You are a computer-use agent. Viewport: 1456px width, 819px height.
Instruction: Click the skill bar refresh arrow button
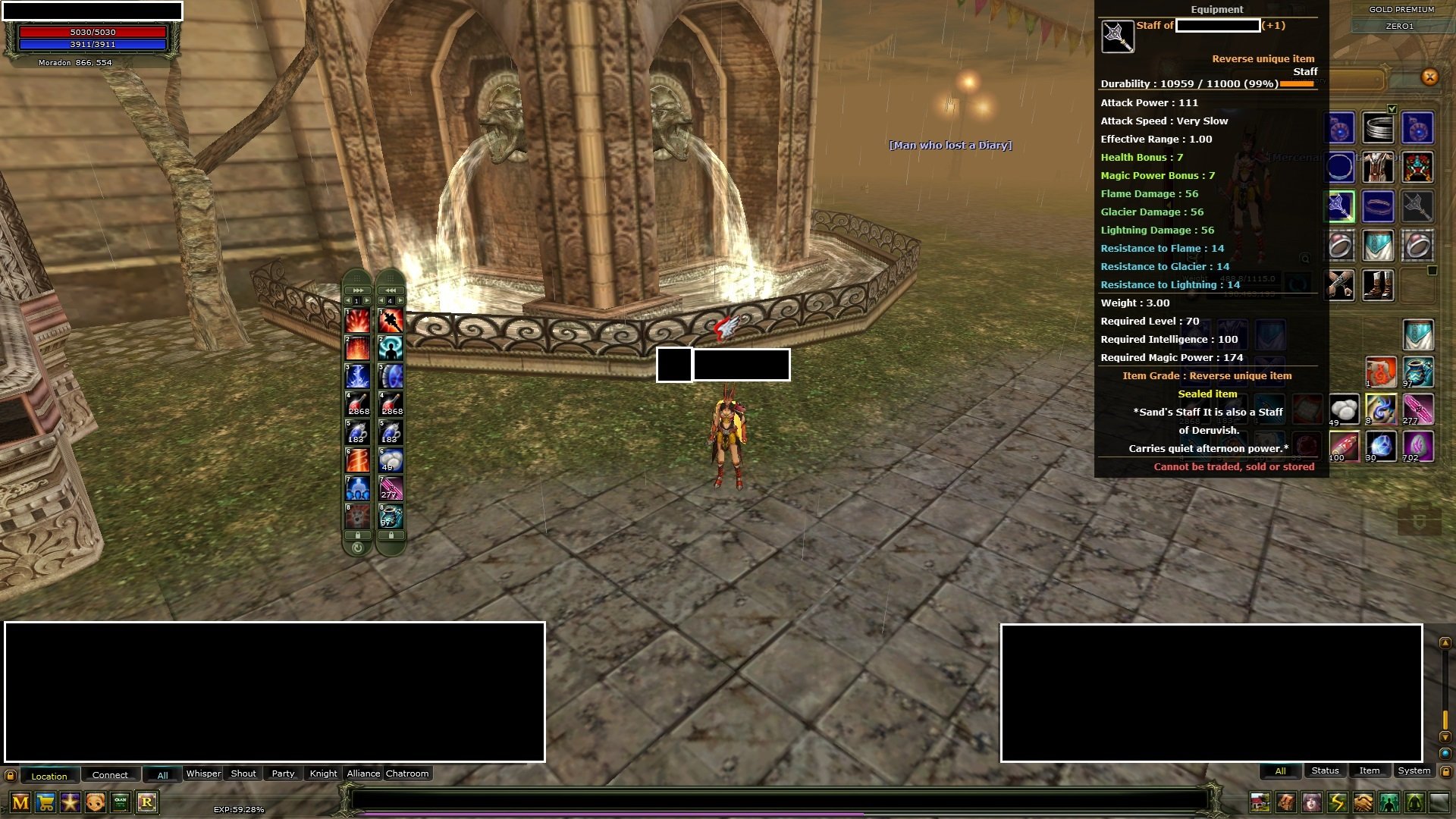(357, 548)
